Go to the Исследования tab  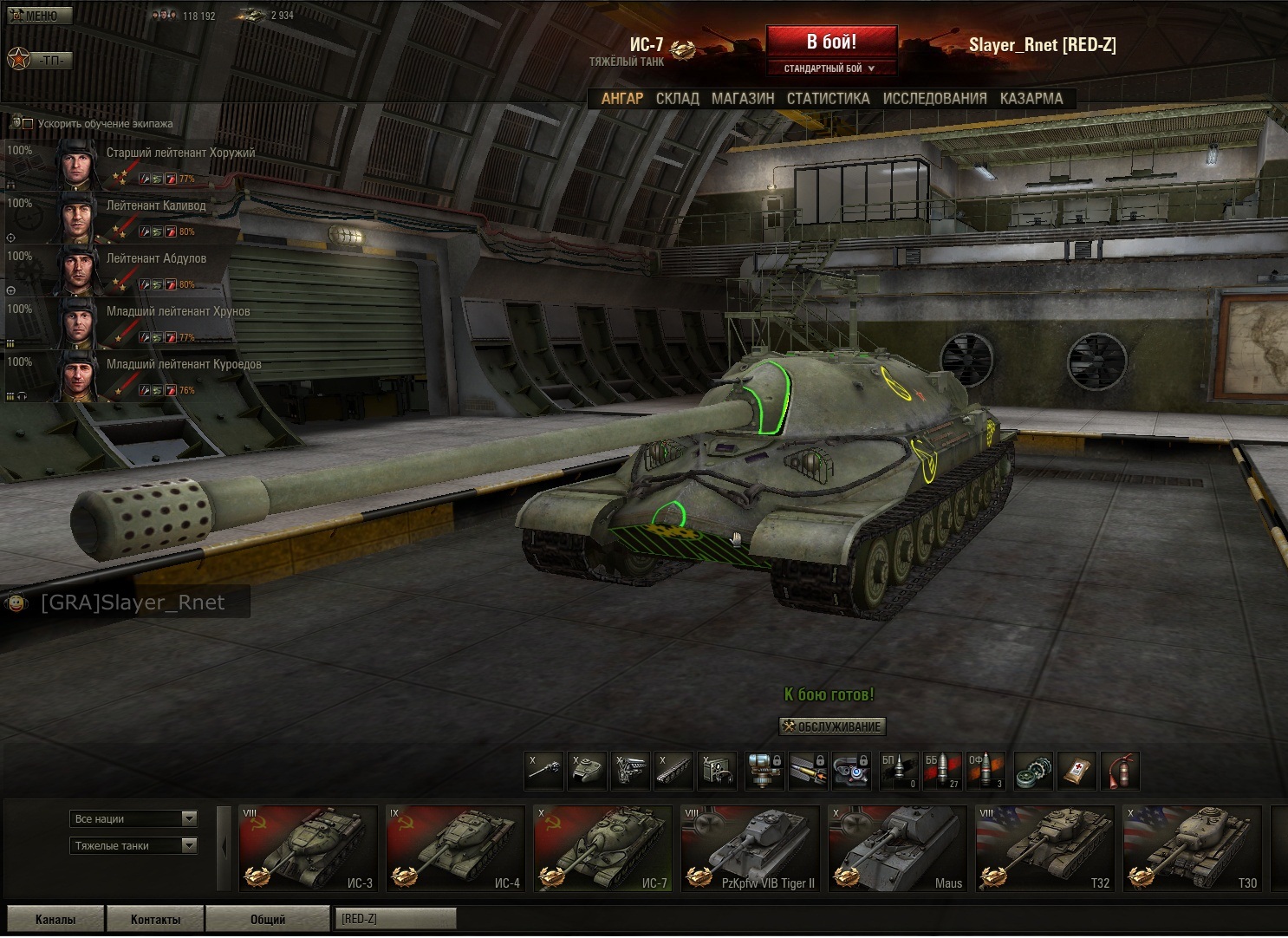click(x=934, y=99)
